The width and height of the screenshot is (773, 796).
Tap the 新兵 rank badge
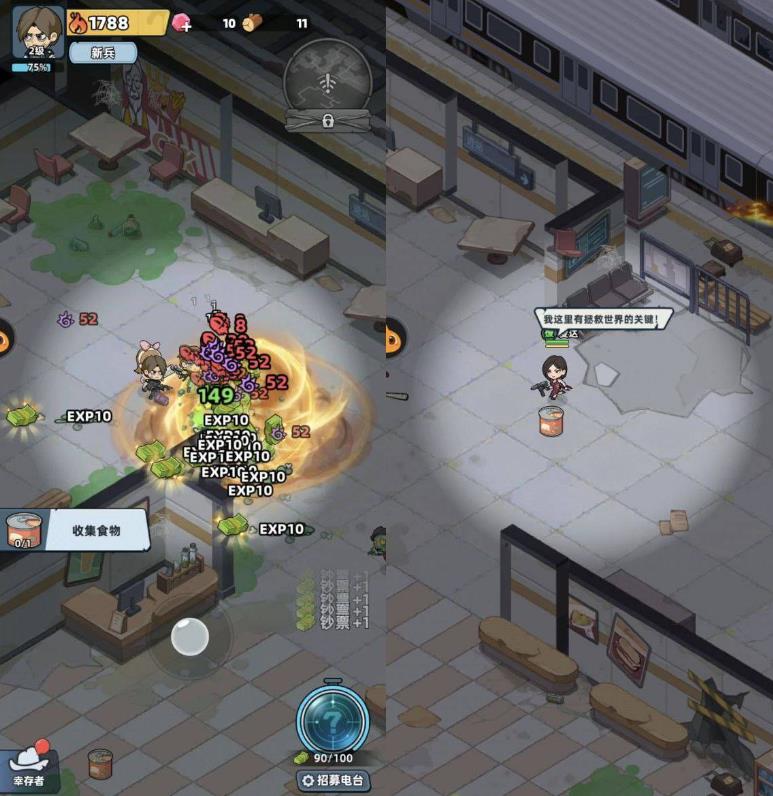[103, 52]
